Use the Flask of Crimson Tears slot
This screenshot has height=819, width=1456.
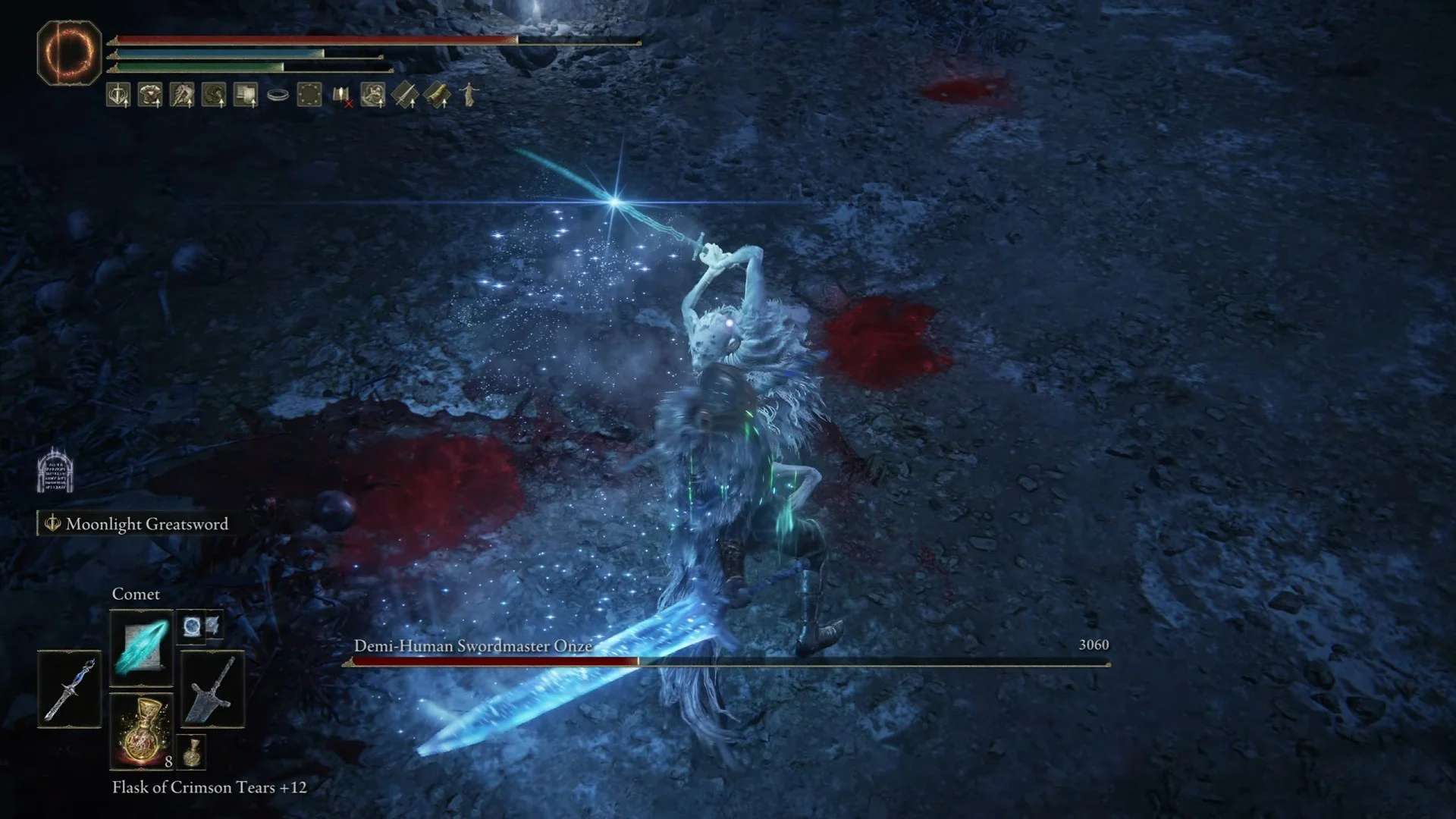[x=142, y=731]
